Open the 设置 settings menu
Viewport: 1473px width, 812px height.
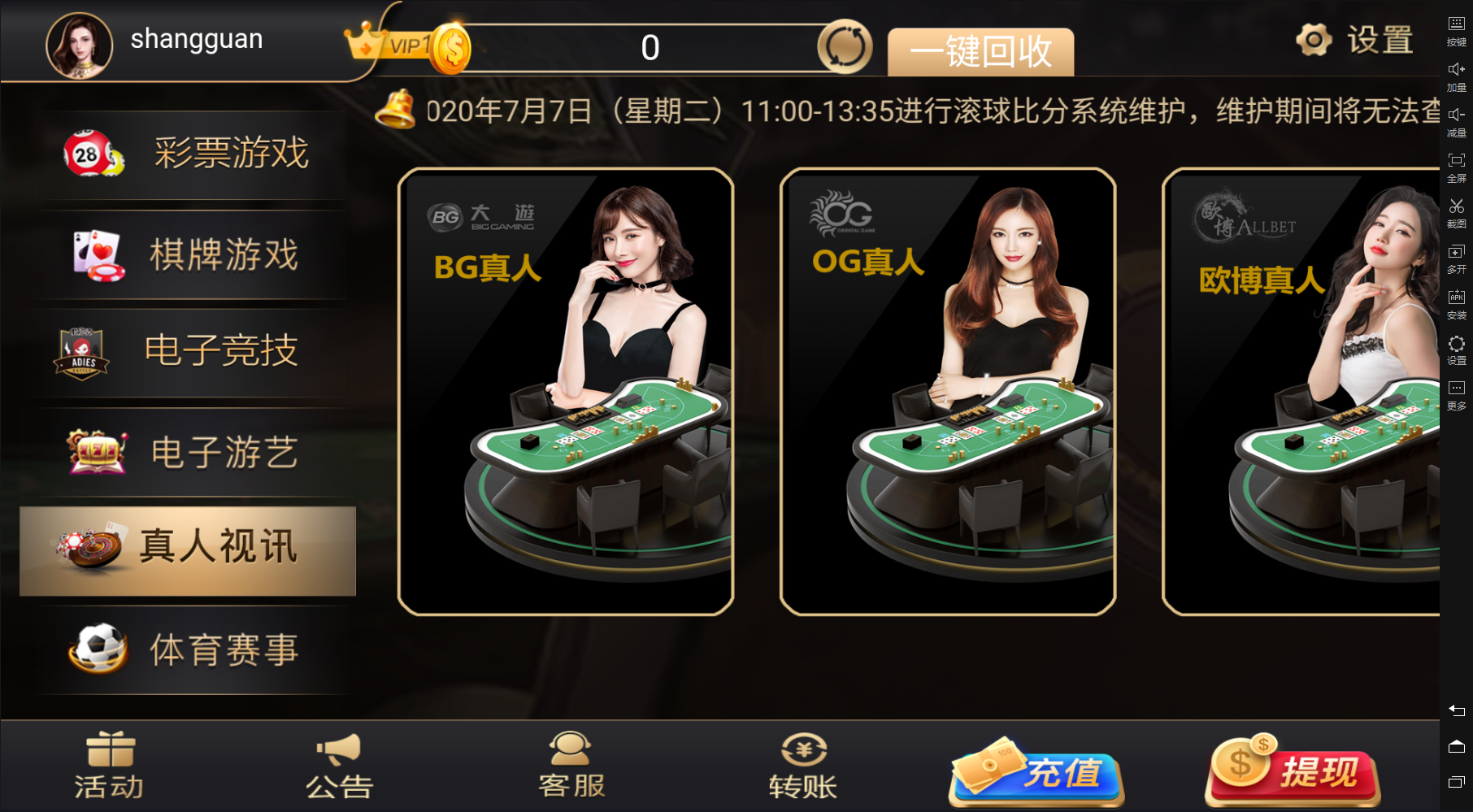[1355, 40]
